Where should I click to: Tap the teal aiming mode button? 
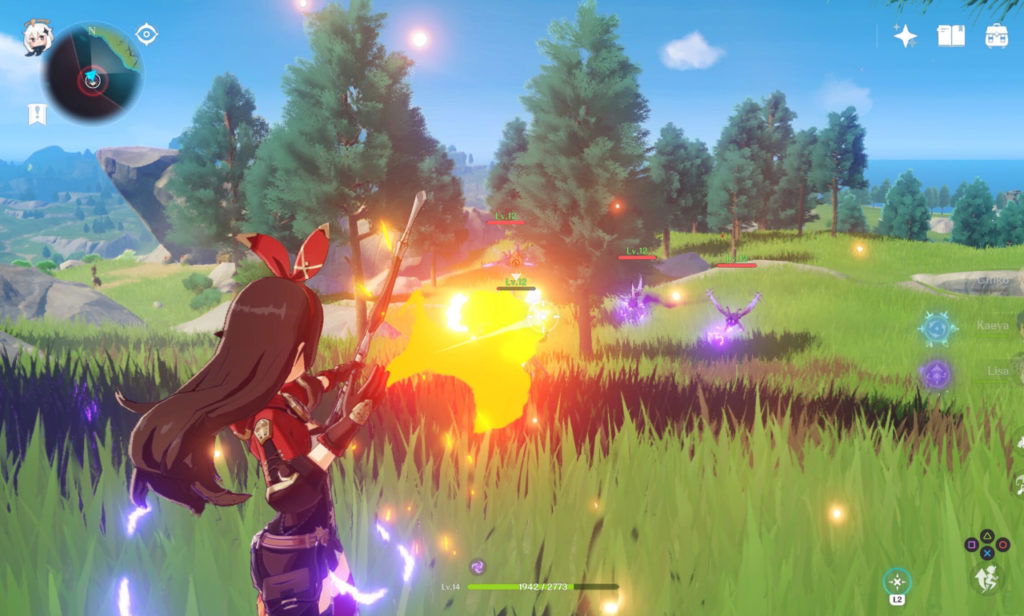tap(897, 581)
